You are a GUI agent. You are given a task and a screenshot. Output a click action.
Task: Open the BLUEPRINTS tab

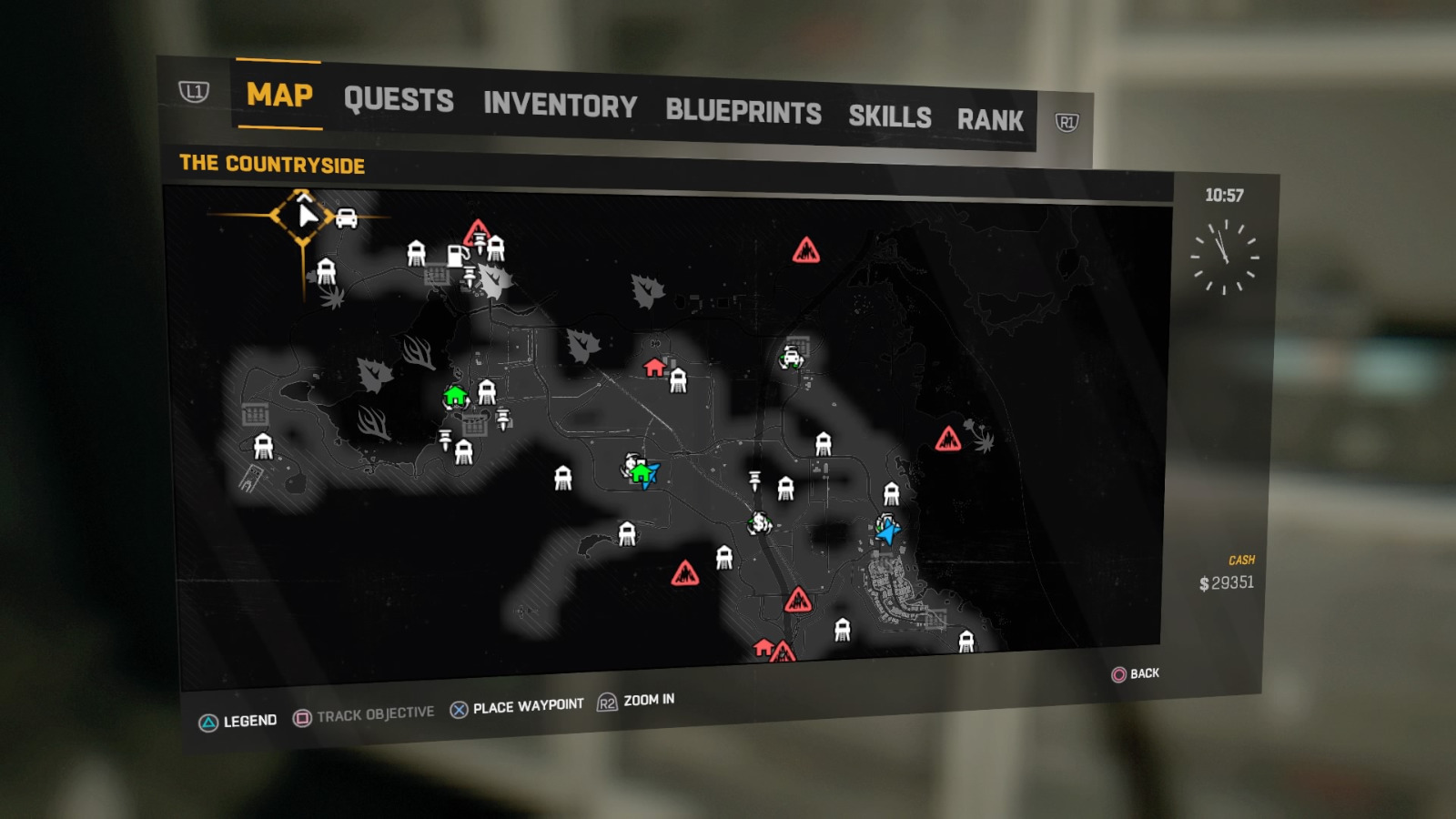743,109
